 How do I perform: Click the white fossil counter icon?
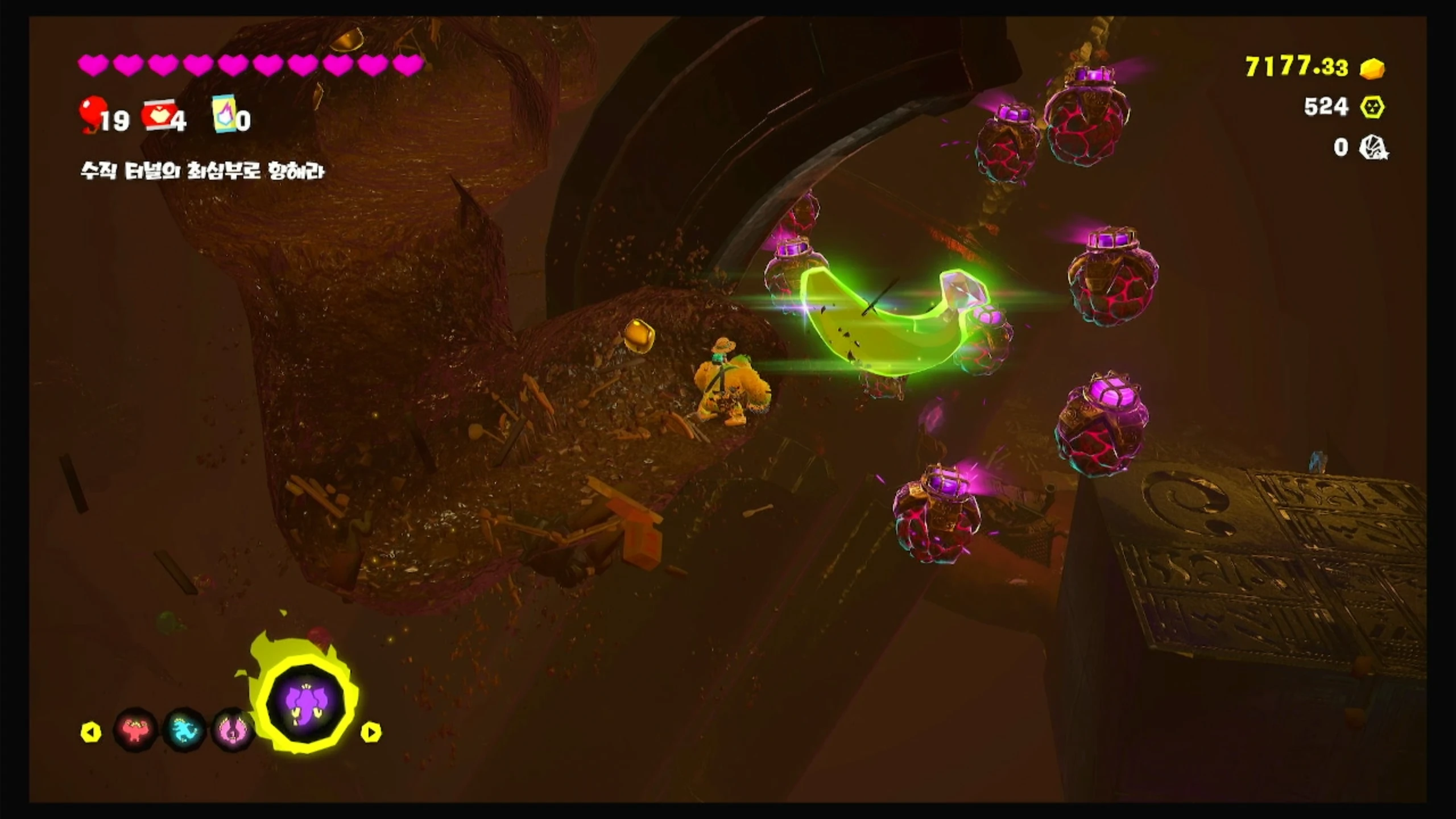(1373, 148)
